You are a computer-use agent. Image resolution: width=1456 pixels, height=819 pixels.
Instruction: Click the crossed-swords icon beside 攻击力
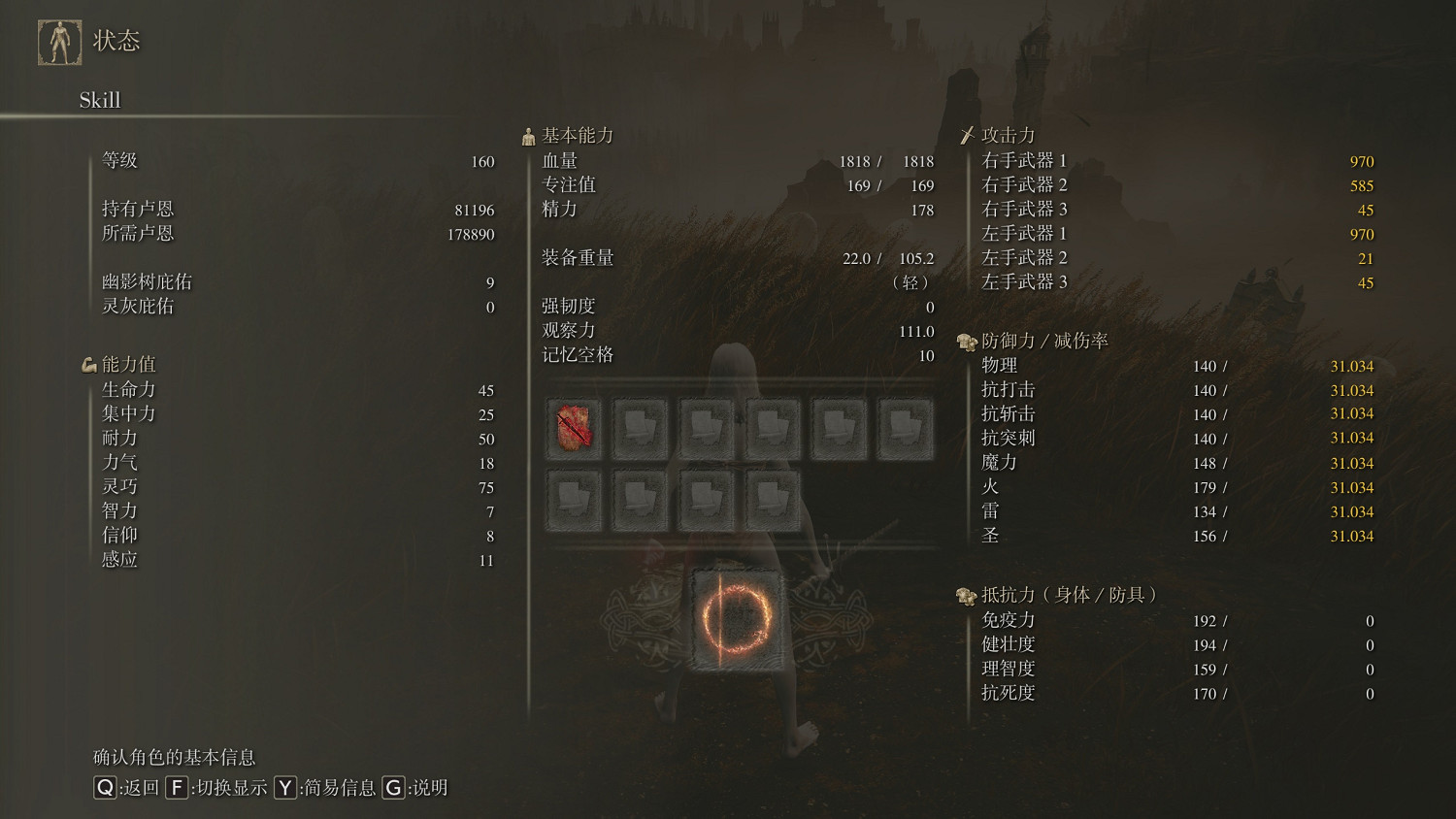pos(968,135)
